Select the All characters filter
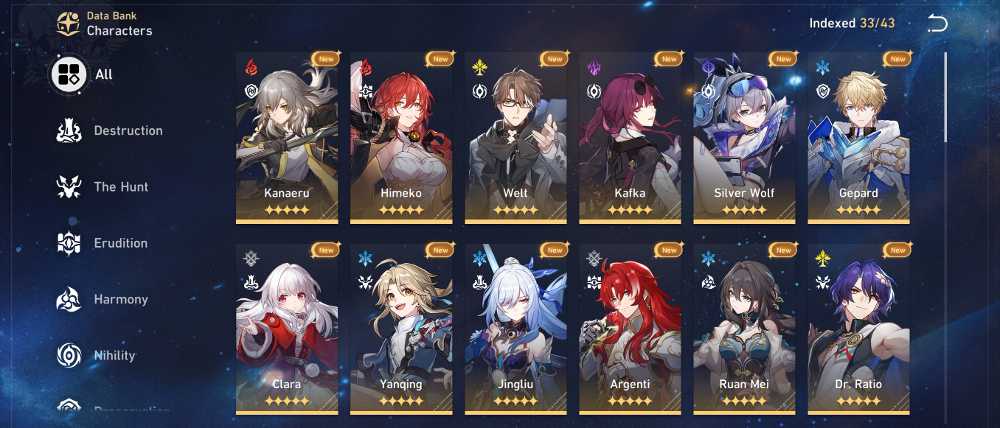Viewport: 1000px width, 428px height. point(84,74)
